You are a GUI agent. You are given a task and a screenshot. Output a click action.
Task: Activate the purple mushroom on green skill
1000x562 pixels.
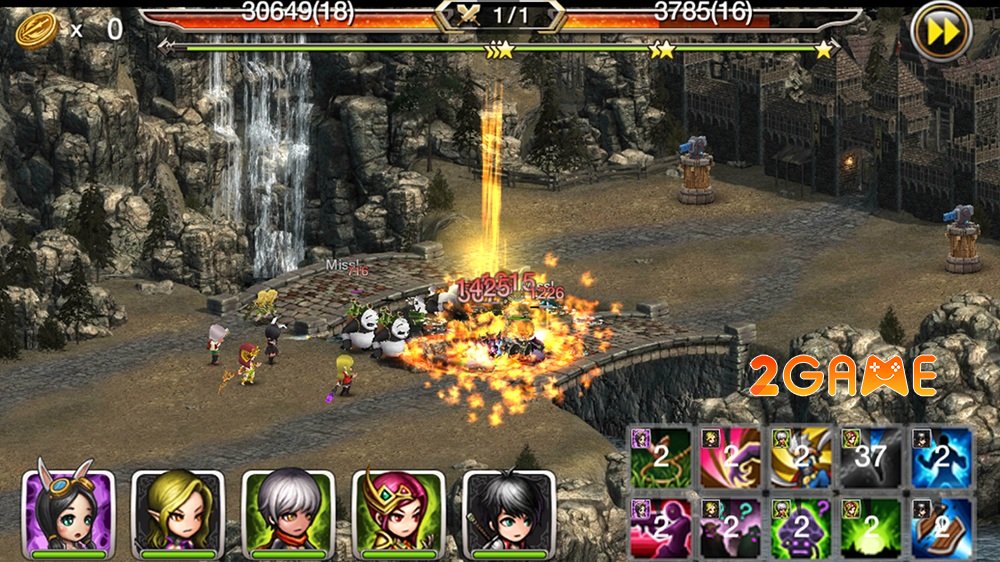click(x=801, y=527)
